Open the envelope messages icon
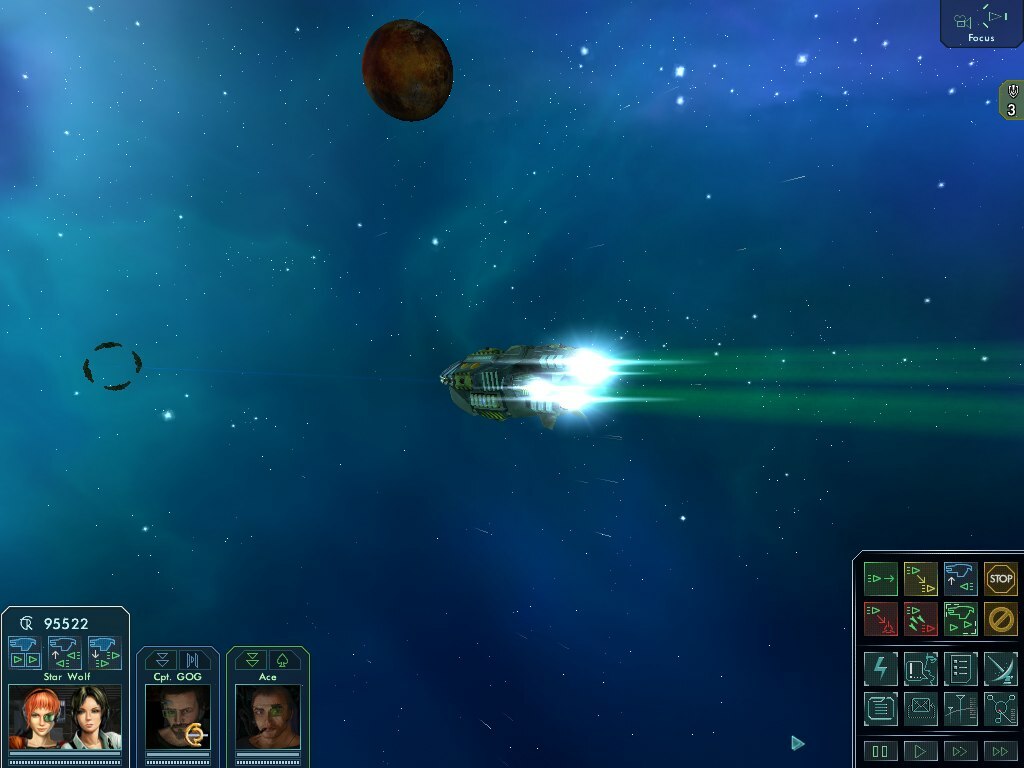Image resolution: width=1024 pixels, height=768 pixels. 920,708
